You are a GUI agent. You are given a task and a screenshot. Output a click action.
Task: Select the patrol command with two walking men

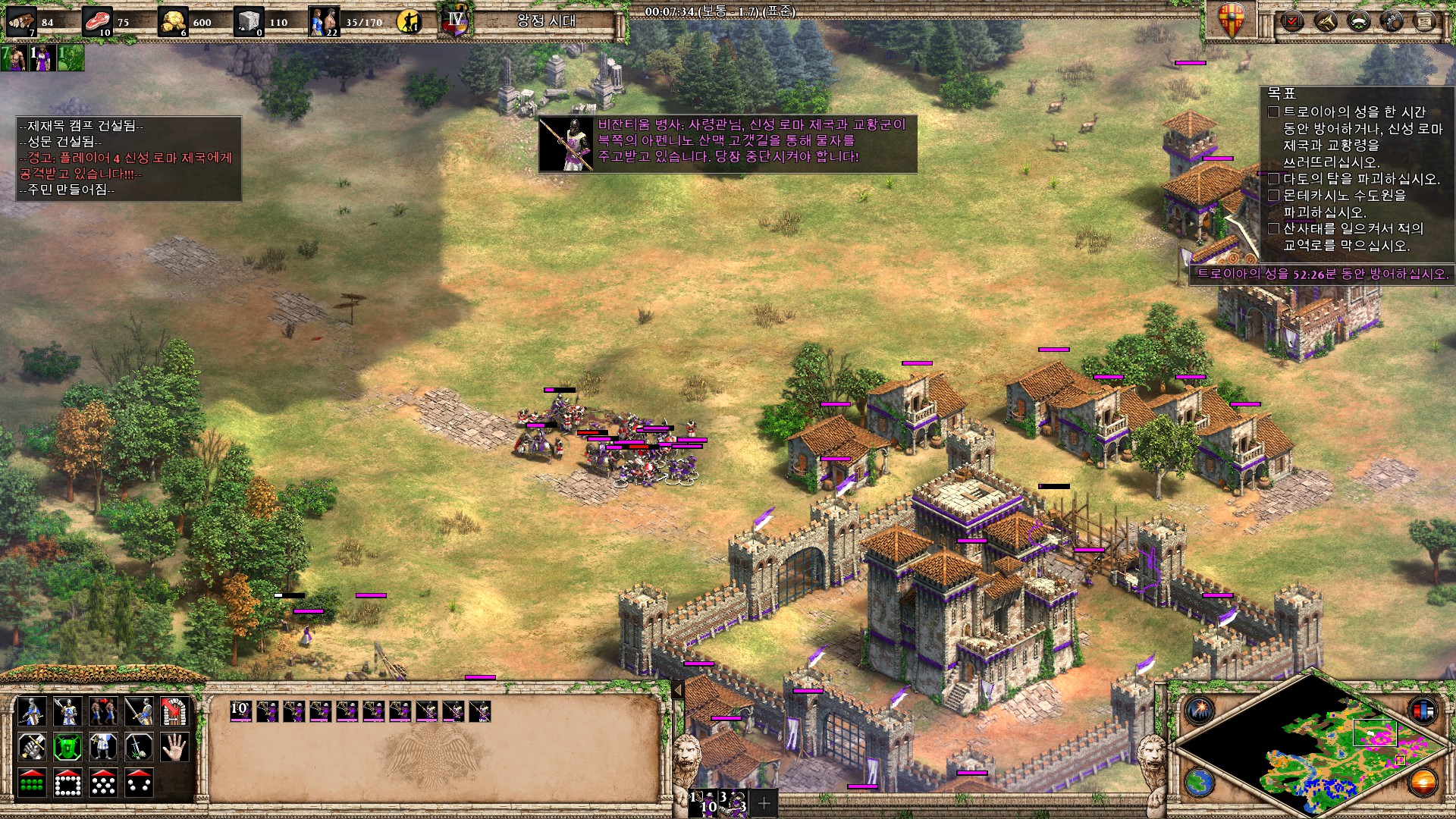[x=103, y=712]
